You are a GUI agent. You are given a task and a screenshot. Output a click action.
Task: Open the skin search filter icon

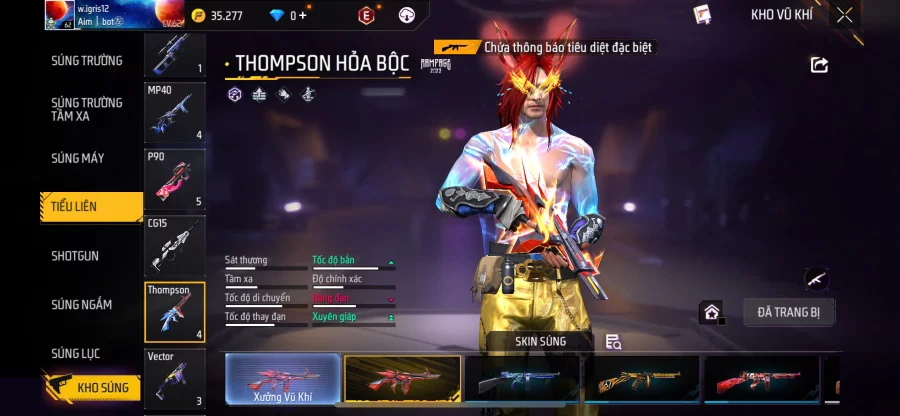point(614,342)
